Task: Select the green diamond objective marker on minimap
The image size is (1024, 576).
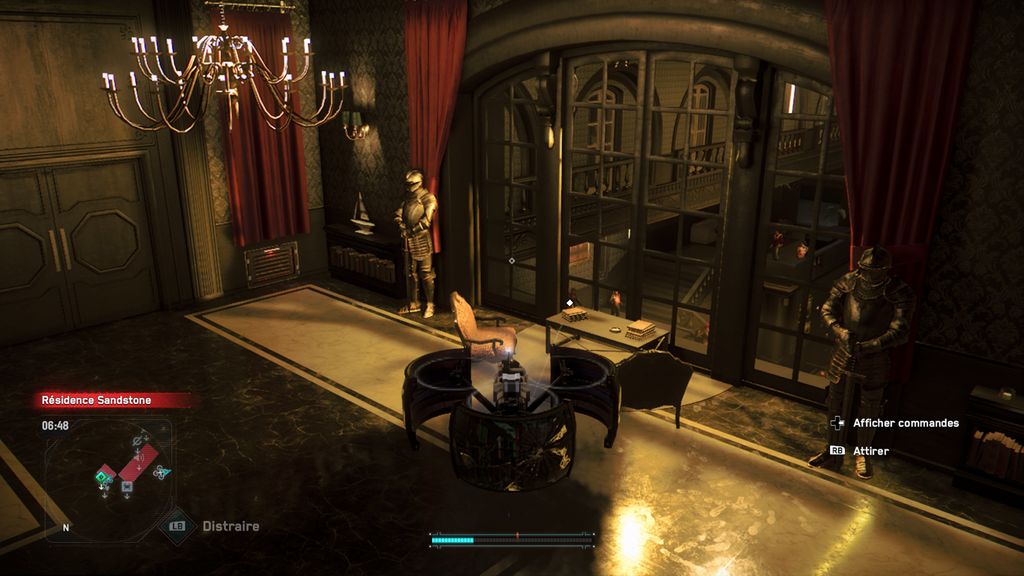Action: click(x=102, y=478)
